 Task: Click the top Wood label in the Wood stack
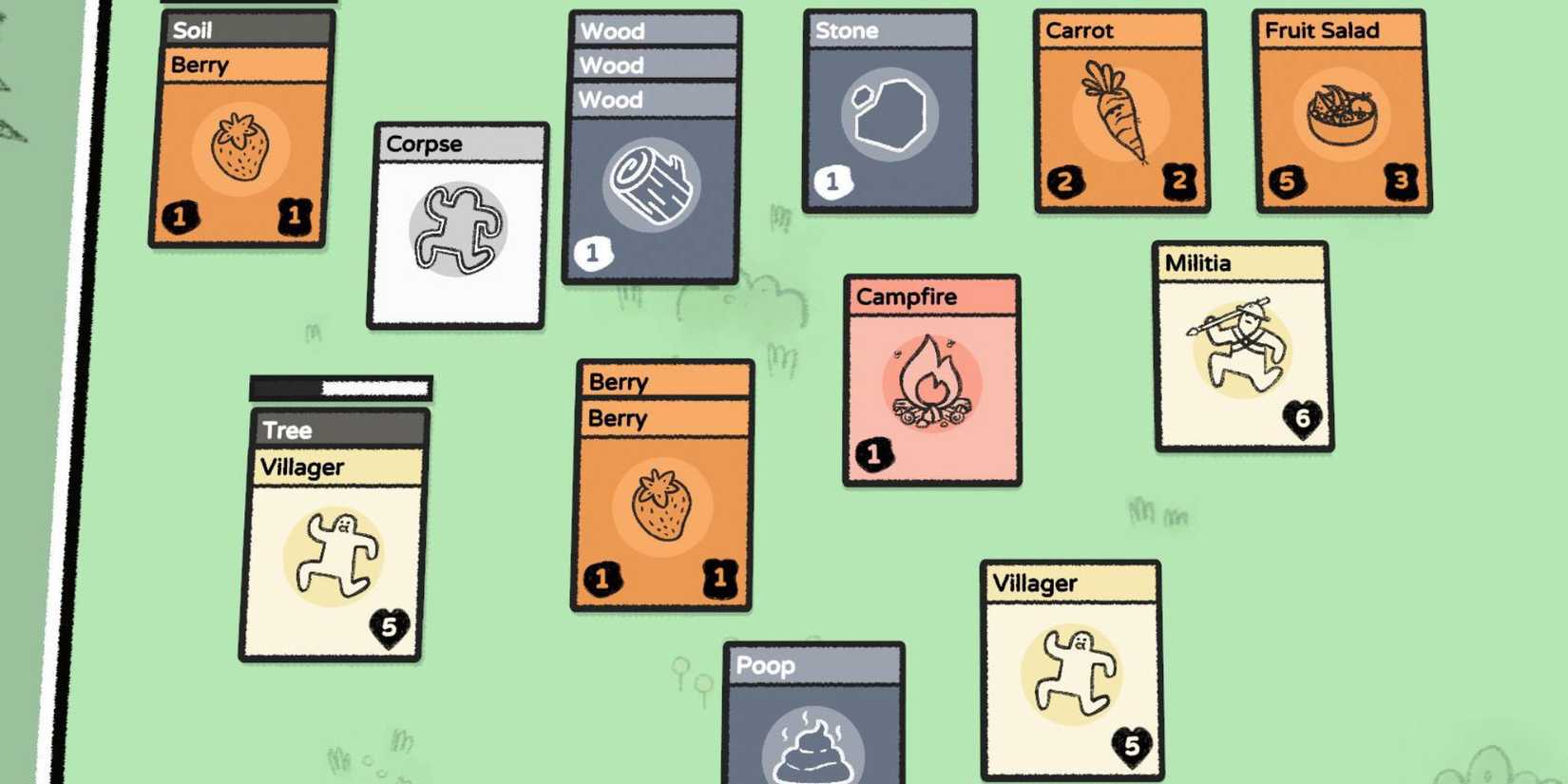click(x=653, y=30)
